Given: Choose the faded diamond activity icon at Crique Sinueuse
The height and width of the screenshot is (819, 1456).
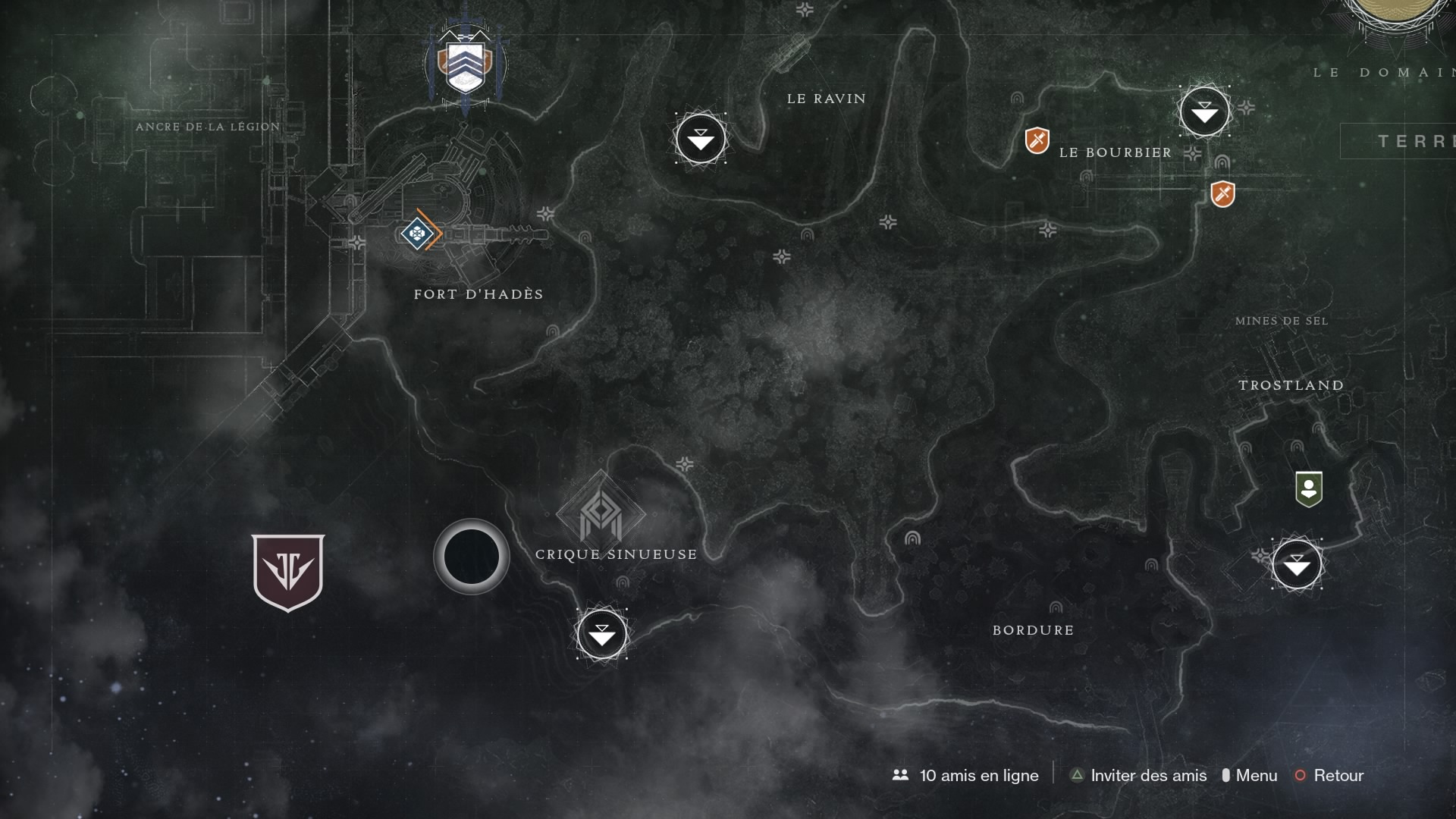Looking at the screenshot, I should [601, 513].
